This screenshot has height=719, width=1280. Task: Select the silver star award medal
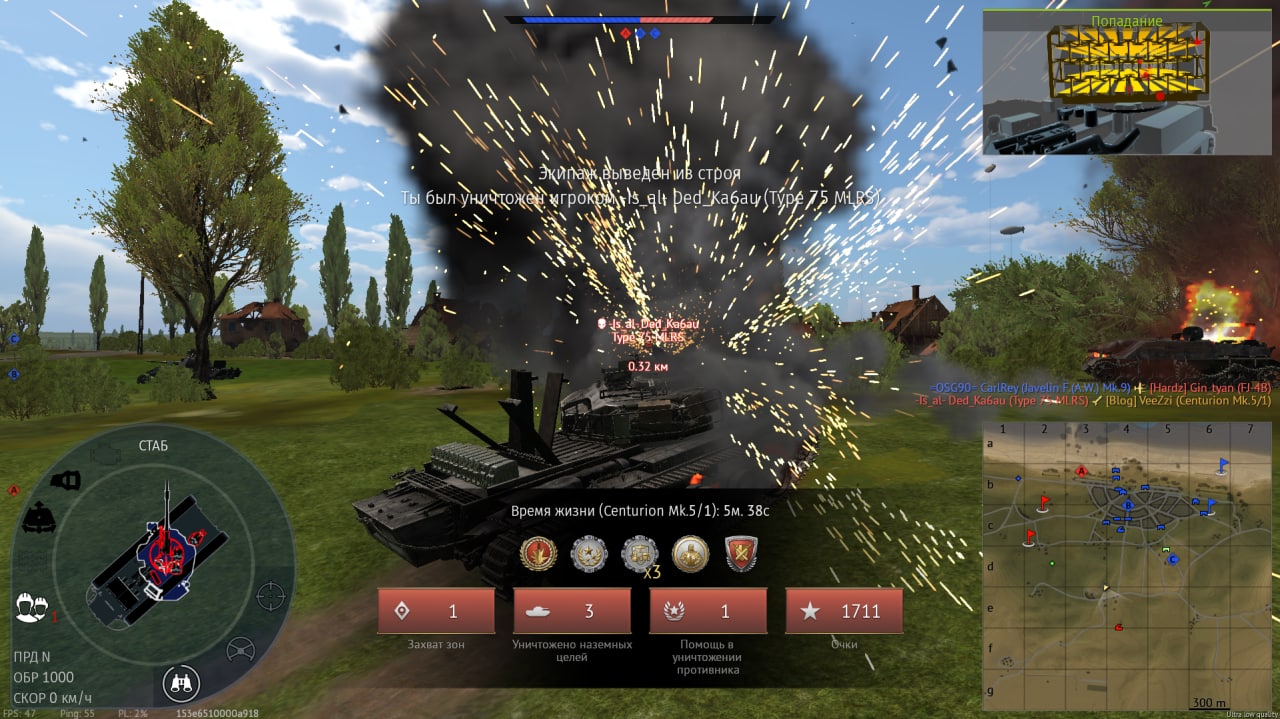[588, 553]
